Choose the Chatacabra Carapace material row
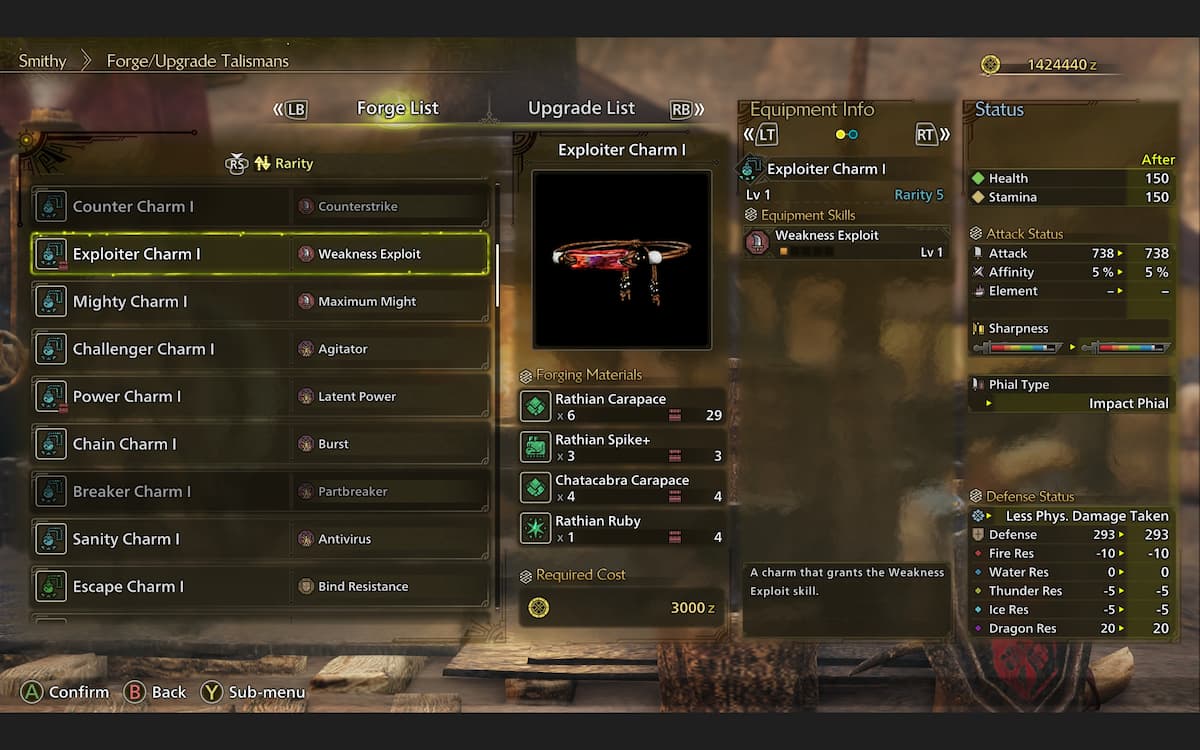The height and width of the screenshot is (750, 1200). pyautogui.click(x=622, y=488)
